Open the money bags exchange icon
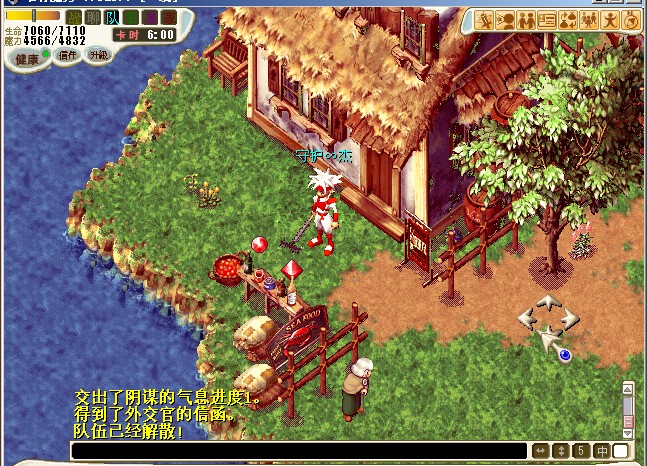This screenshot has height=466, width=647. click(567, 20)
